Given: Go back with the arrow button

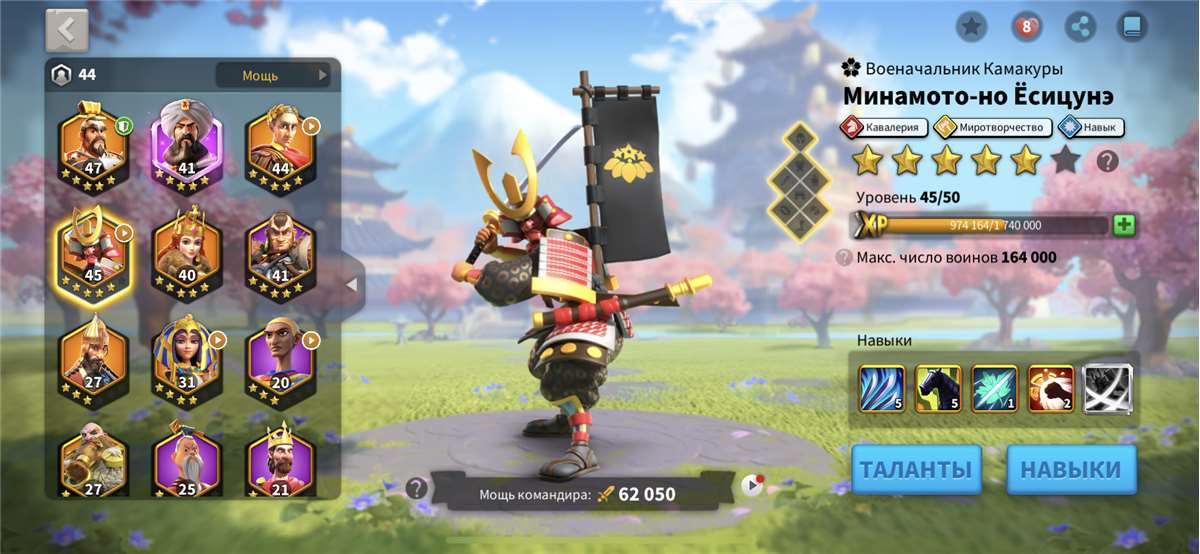Looking at the screenshot, I should 67,30.
